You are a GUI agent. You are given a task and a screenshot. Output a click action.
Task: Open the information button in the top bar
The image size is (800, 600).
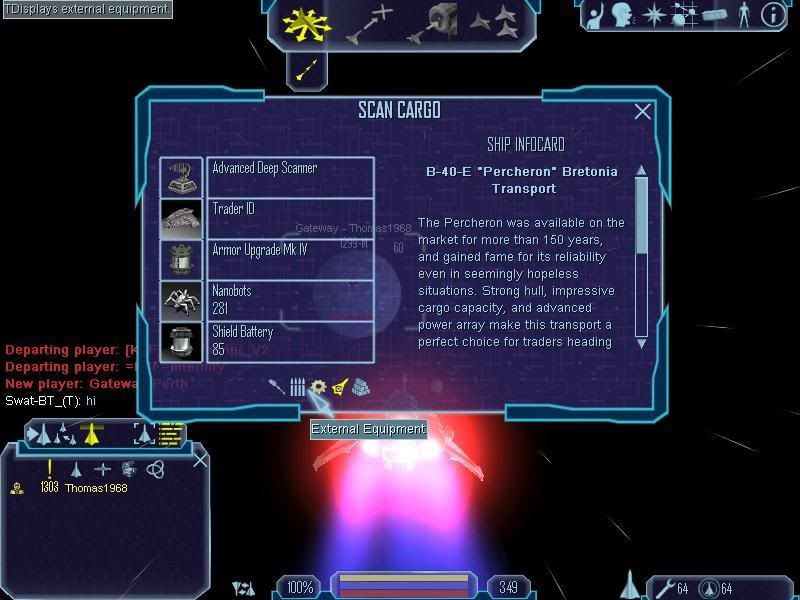coord(772,15)
